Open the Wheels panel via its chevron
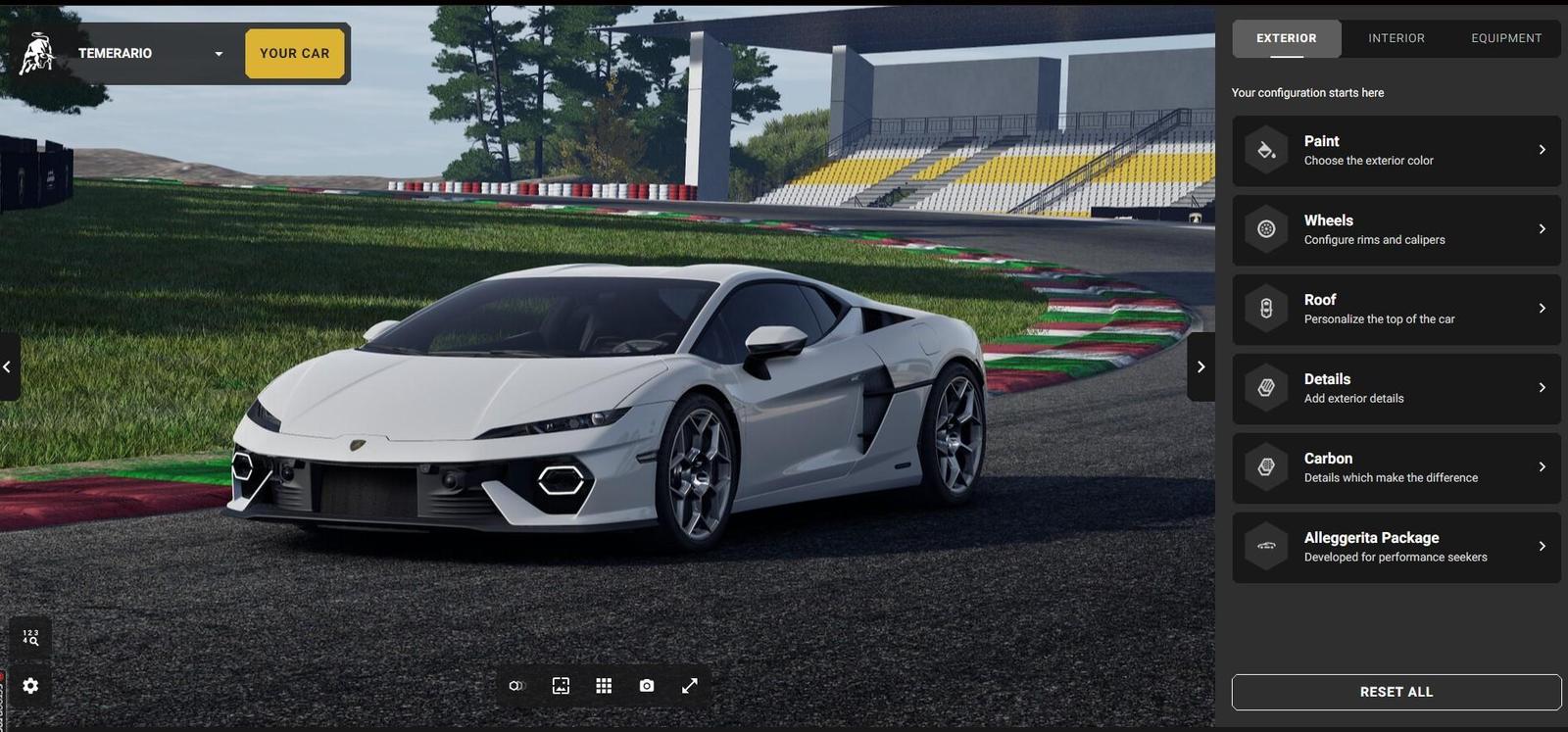Image resolution: width=1568 pixels, height=732 pixels. point(1542,227)
